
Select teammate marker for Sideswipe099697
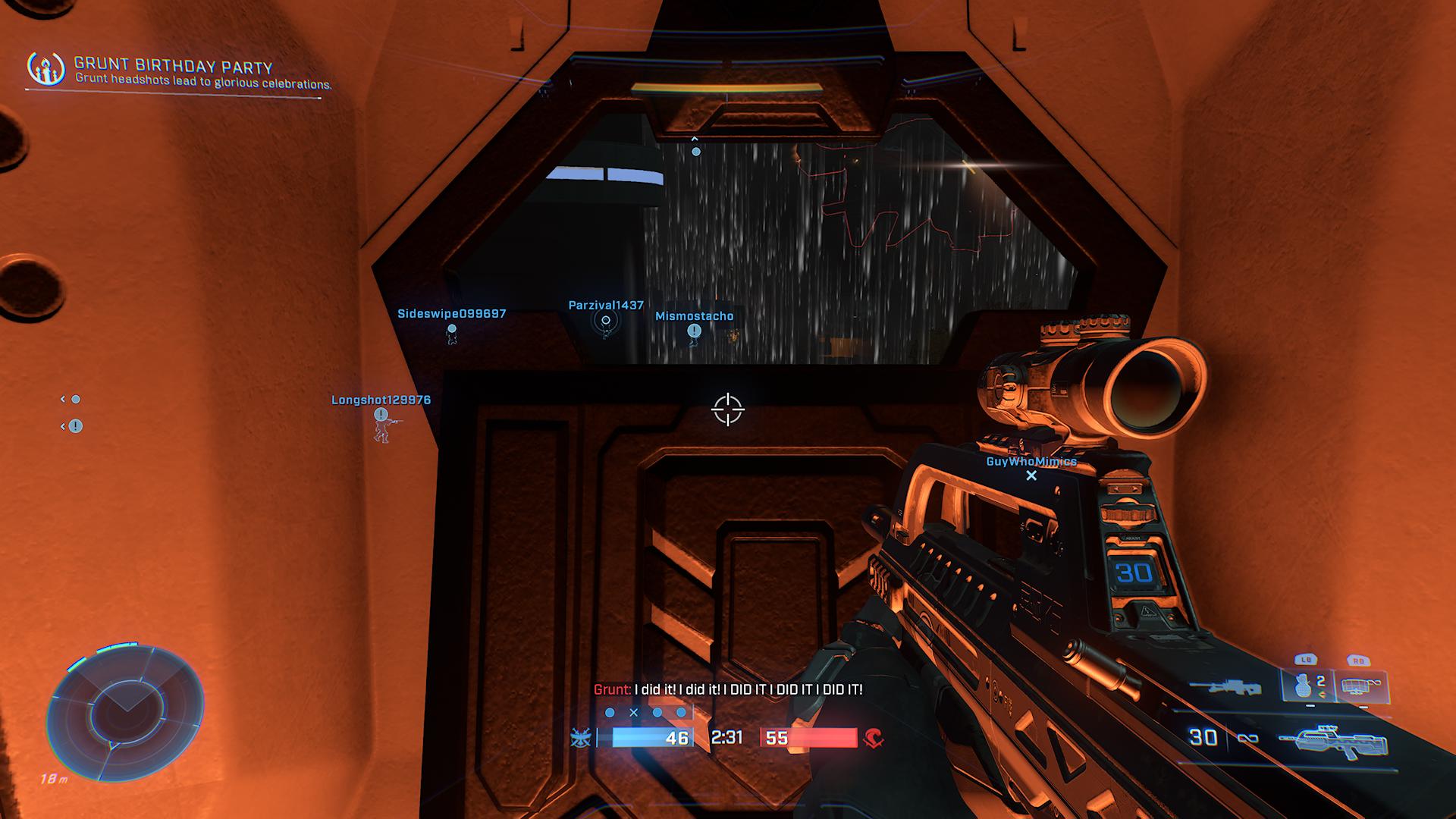(452, 329)
